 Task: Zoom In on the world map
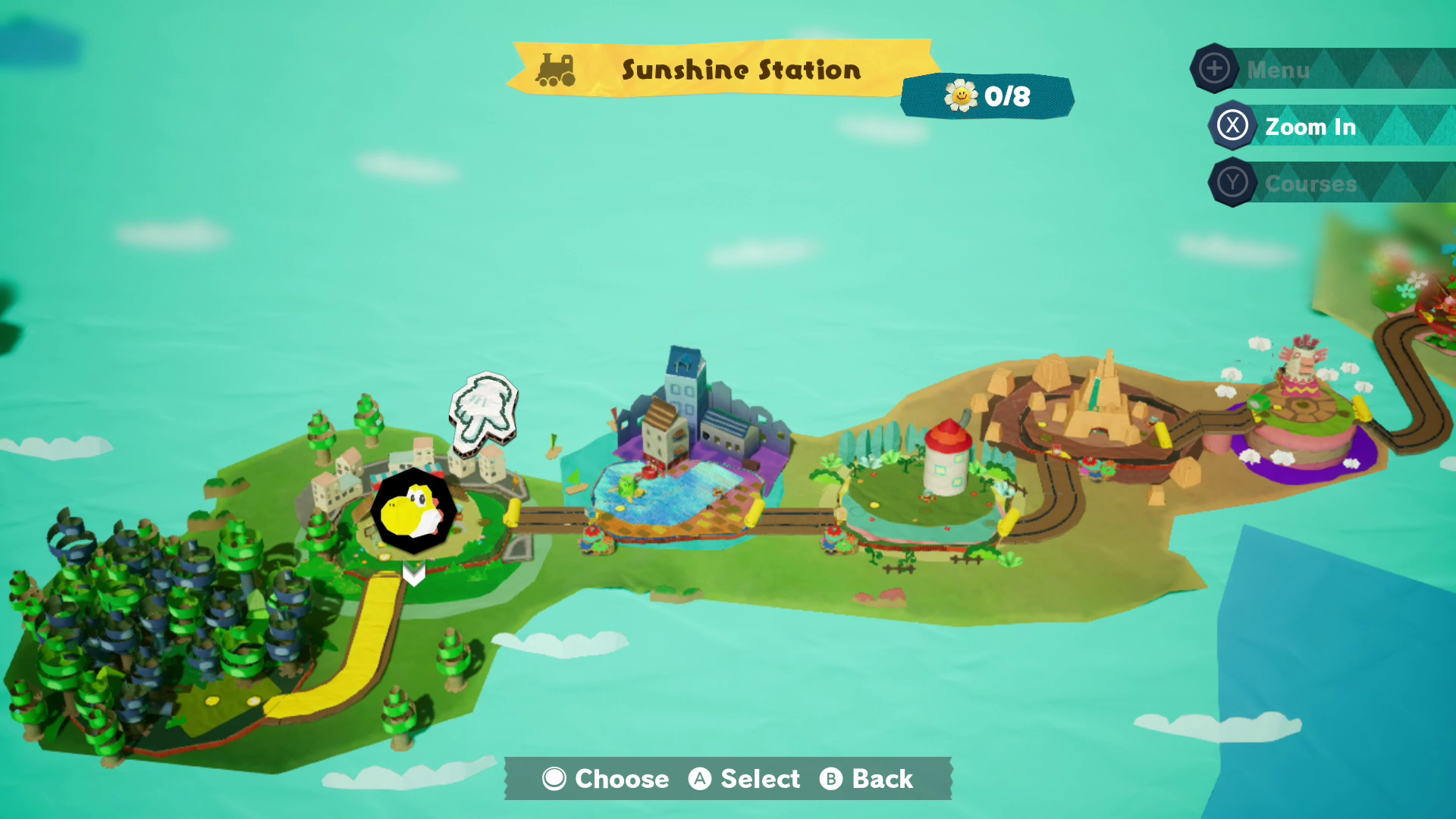pos(1309,127)
